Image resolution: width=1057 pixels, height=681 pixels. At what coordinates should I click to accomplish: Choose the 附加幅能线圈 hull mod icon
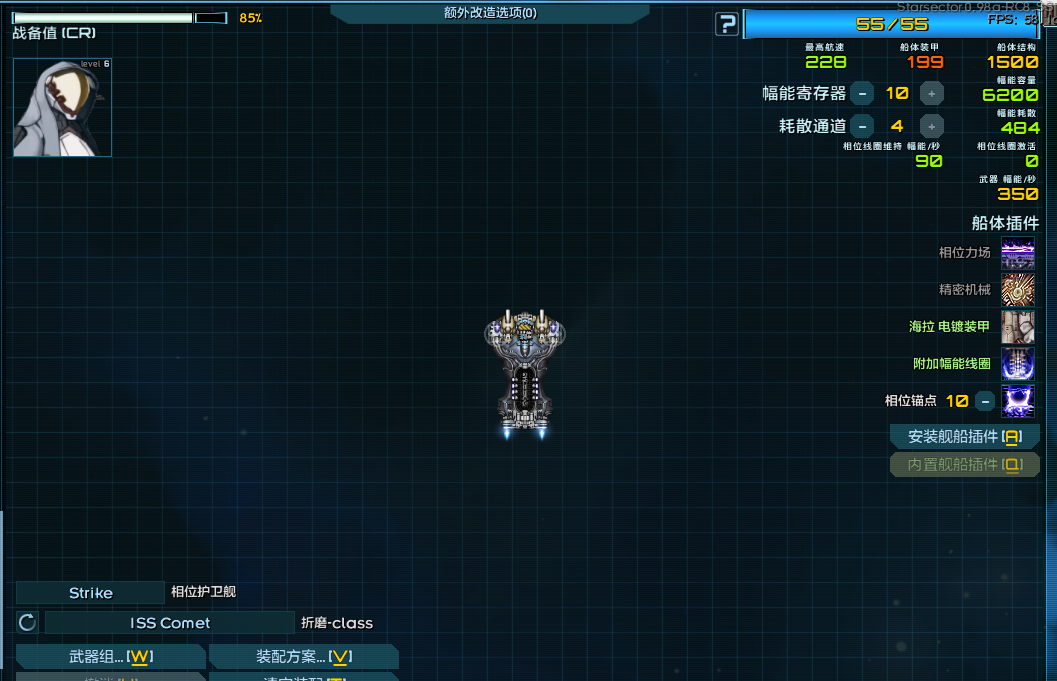(1018, 364)
